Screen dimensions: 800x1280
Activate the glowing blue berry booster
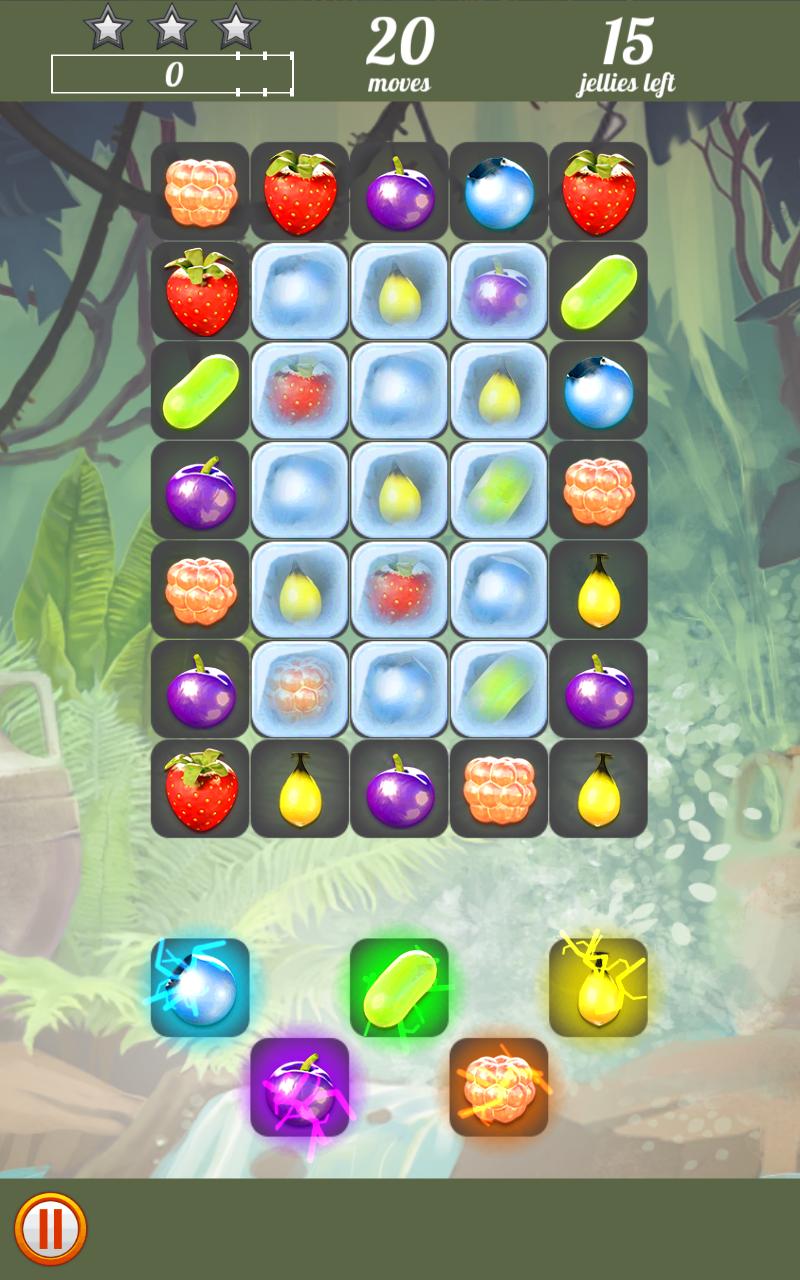coord(200,988)
